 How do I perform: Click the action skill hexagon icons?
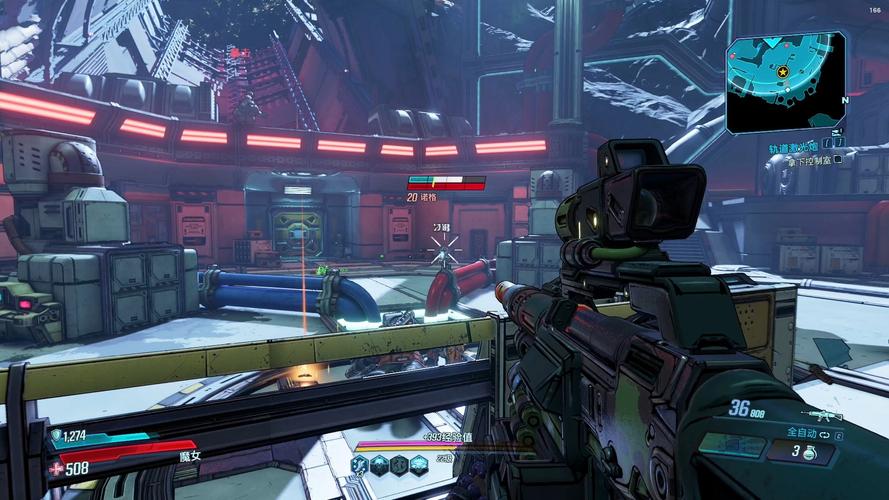pyautogui.click(x=389, y=464)
